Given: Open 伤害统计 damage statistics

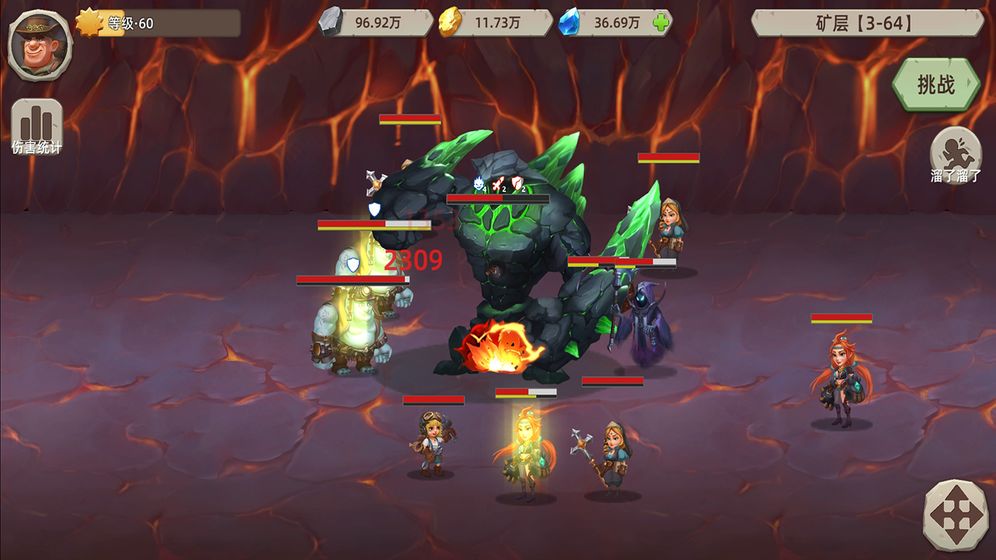Looking at the screenshot, I should pos(37,128).
